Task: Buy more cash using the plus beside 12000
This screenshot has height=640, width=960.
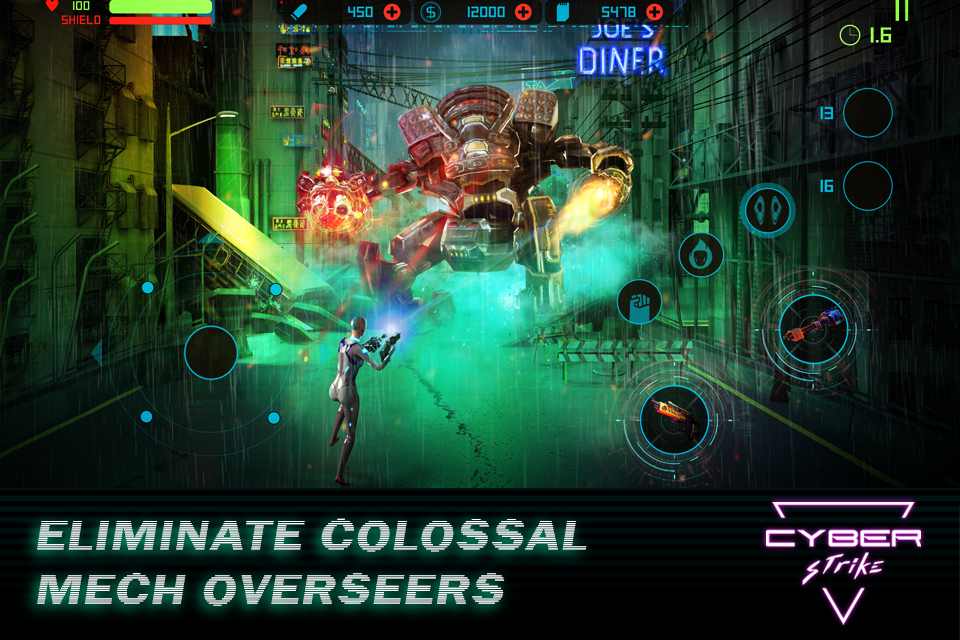Action: pyautogui.click(x=522, y=12)
